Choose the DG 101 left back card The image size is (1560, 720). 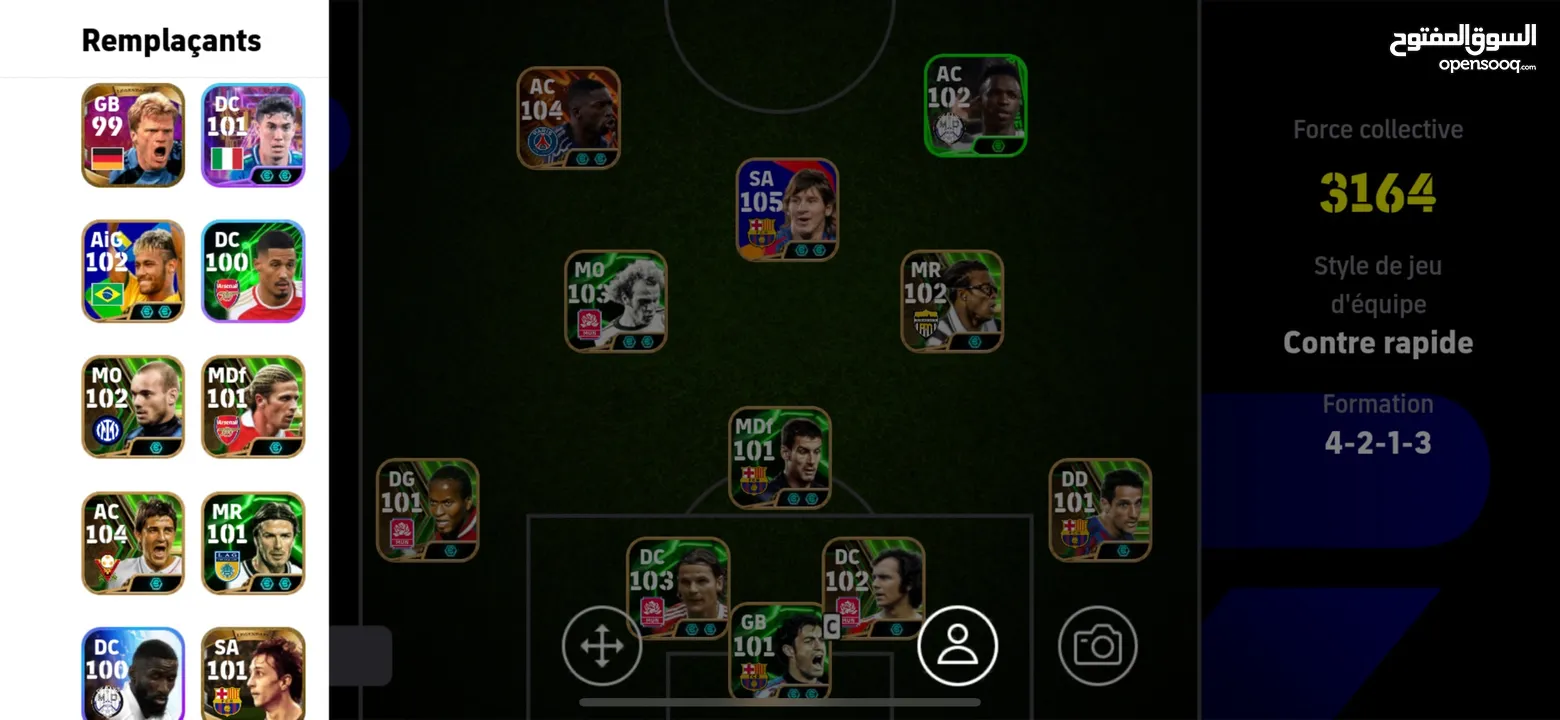tap(427, 510)
